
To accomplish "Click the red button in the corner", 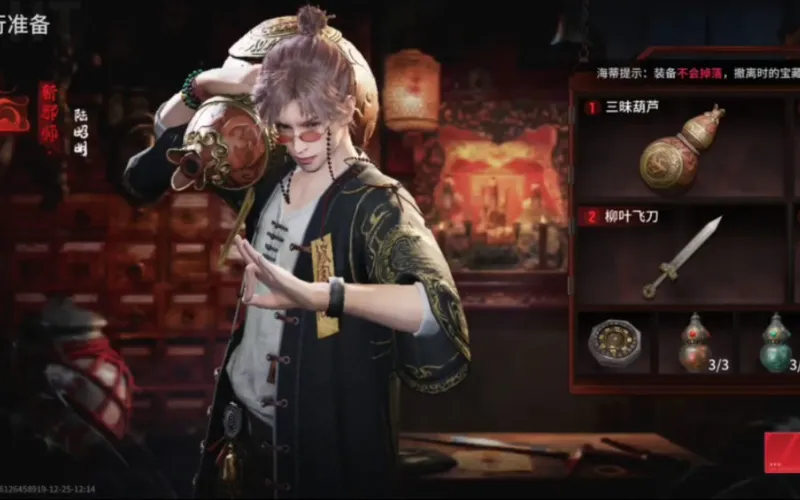I will point(782,452).
